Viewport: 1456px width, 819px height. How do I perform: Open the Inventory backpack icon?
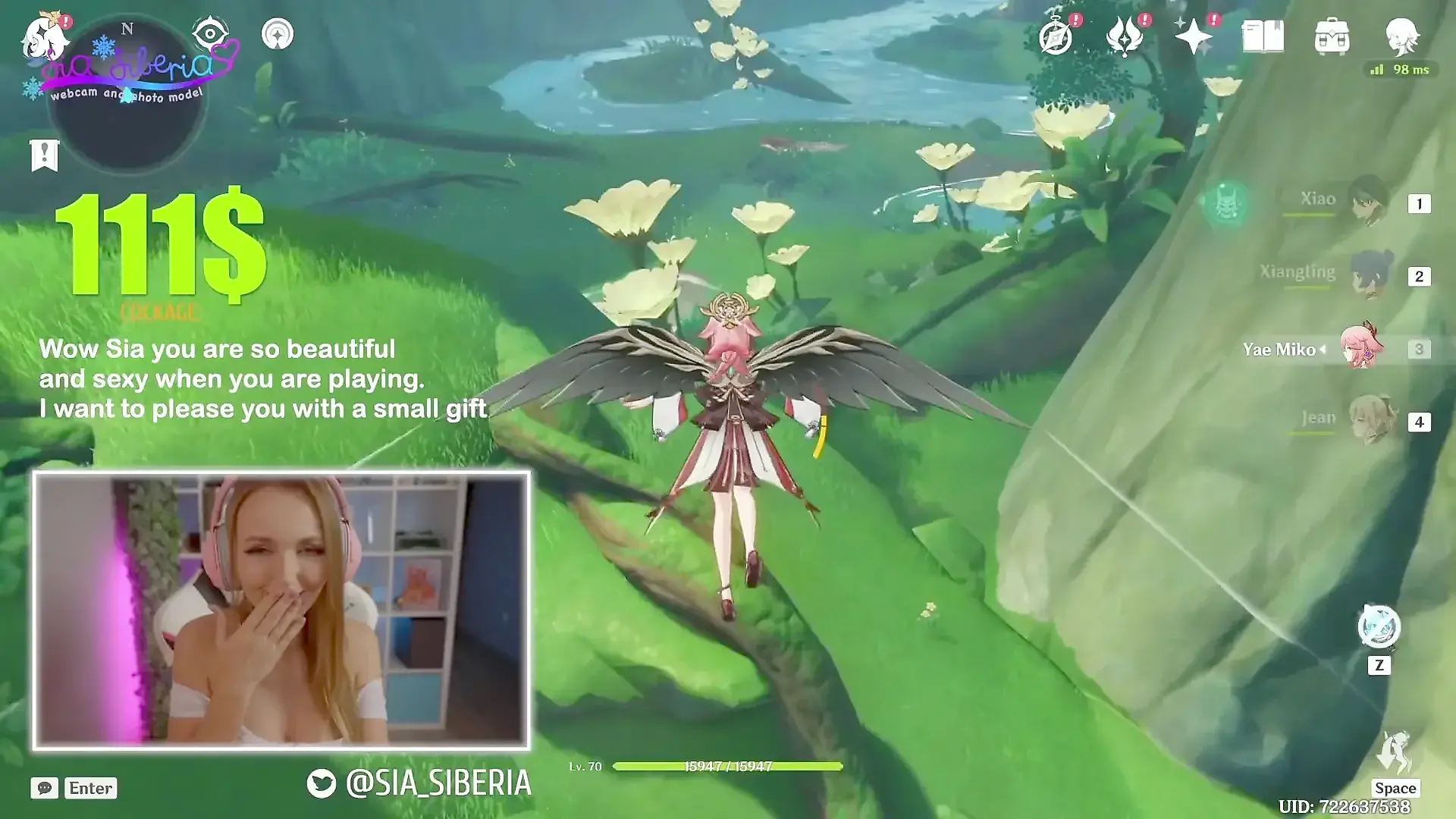click(x=1332, y=36)
